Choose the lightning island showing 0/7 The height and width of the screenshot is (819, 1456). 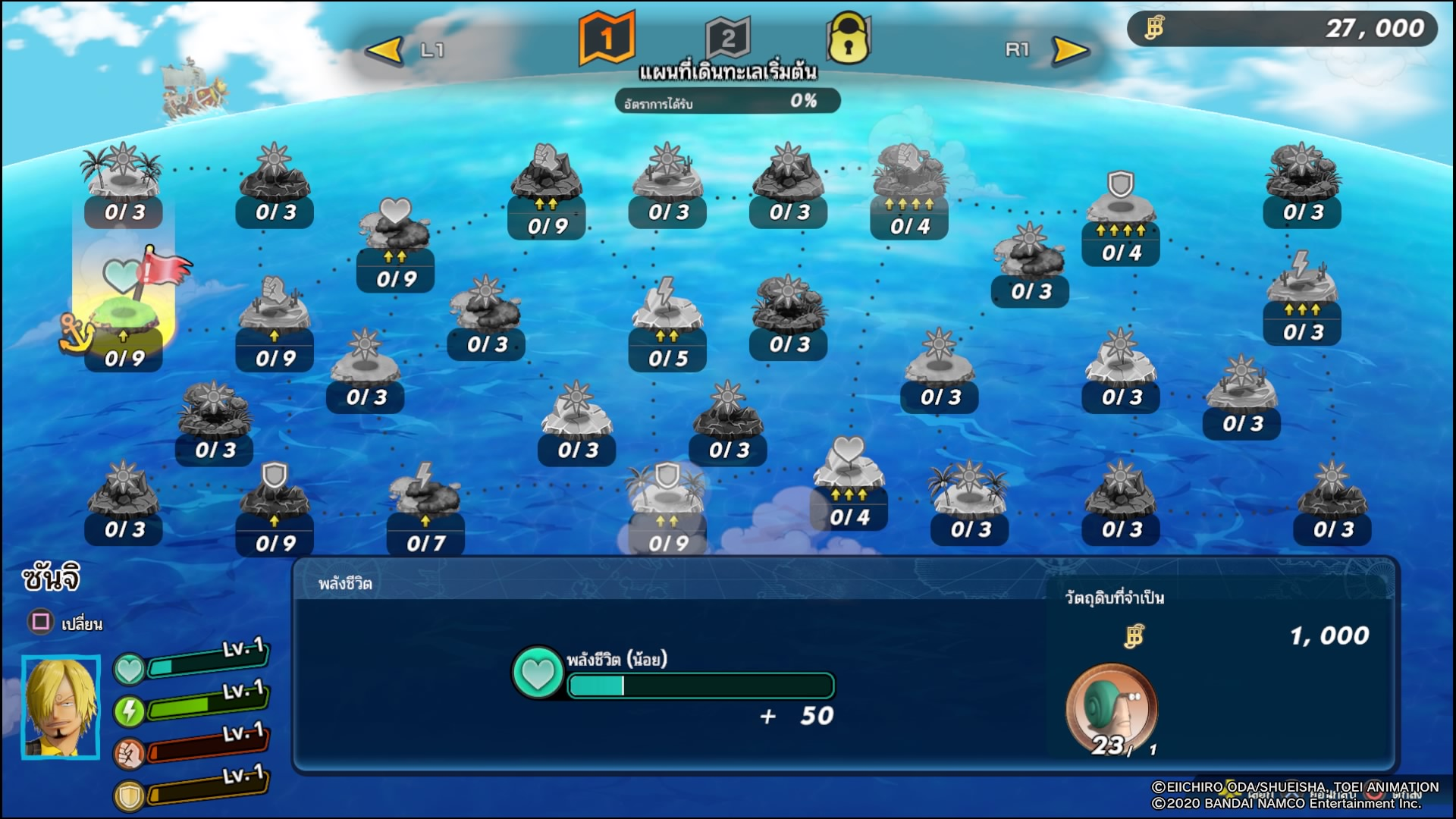pyautogui.click(x=425, y=500)
